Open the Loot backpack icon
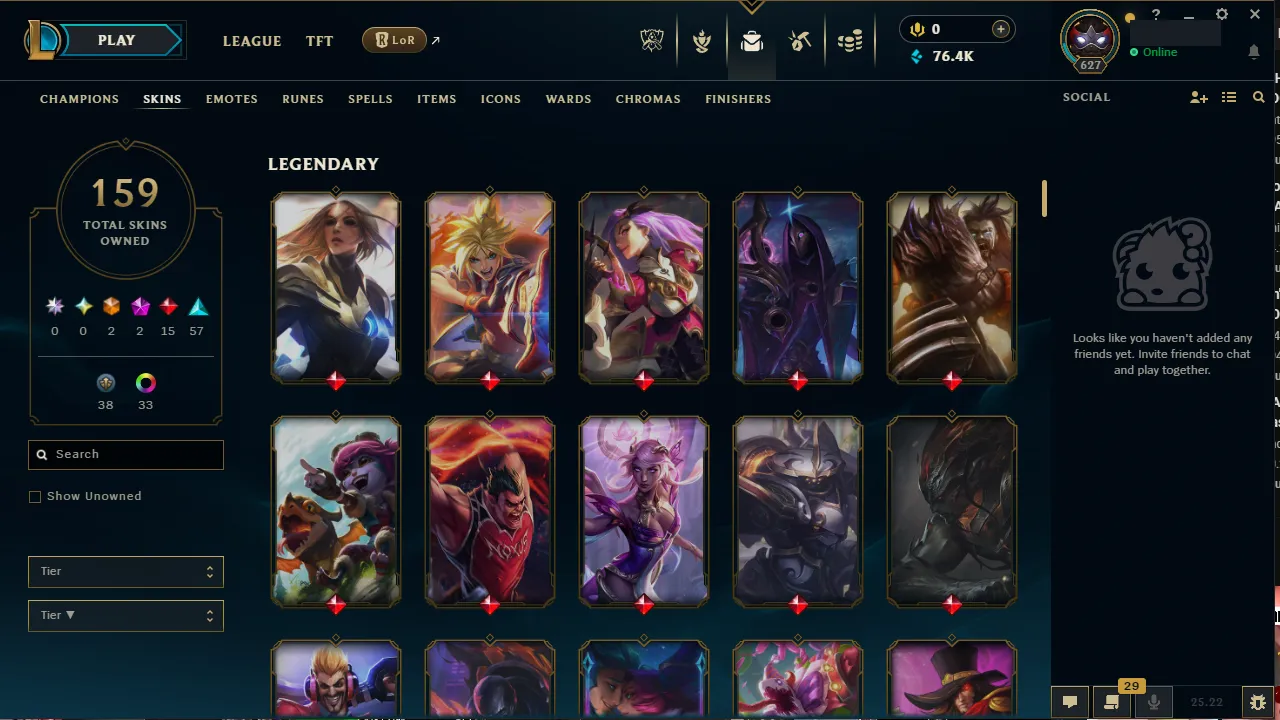Image resolution: width=1280 pixels, height=720 pixels. 752,41
